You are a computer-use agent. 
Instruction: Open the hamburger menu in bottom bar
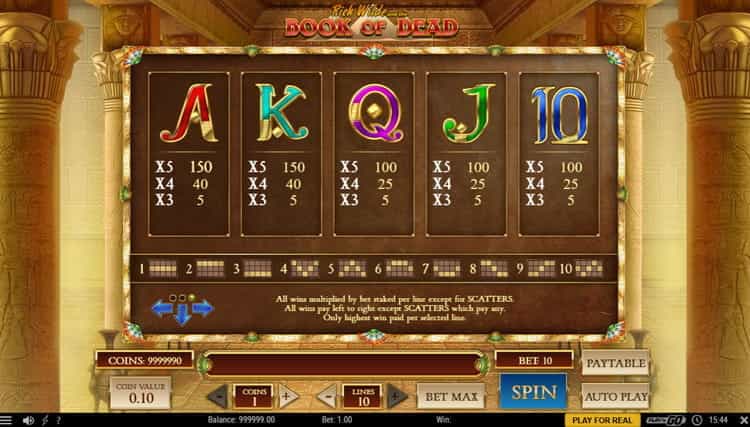tap(9, 420)
